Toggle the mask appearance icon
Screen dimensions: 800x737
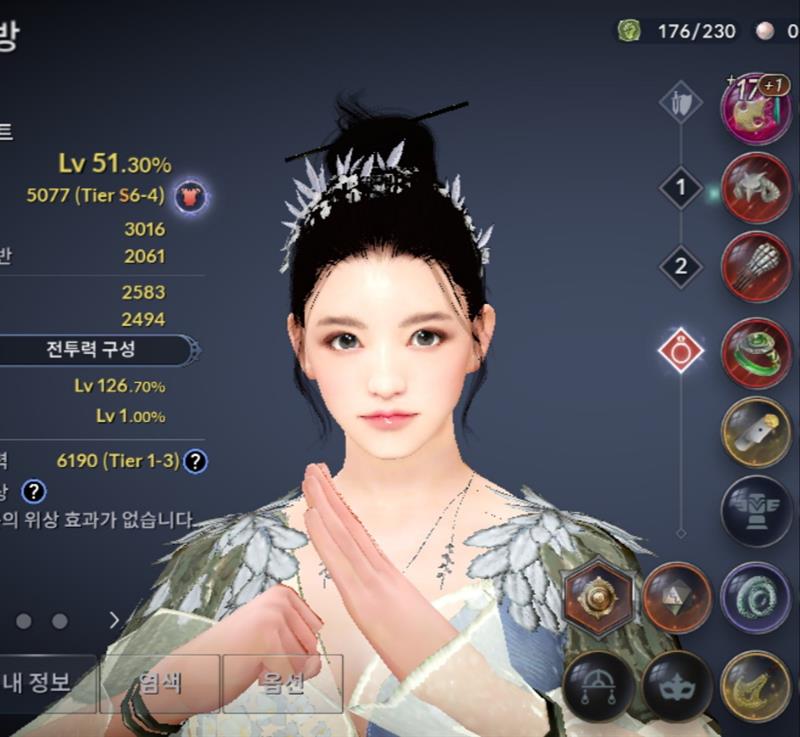click(x=676, y=685)
